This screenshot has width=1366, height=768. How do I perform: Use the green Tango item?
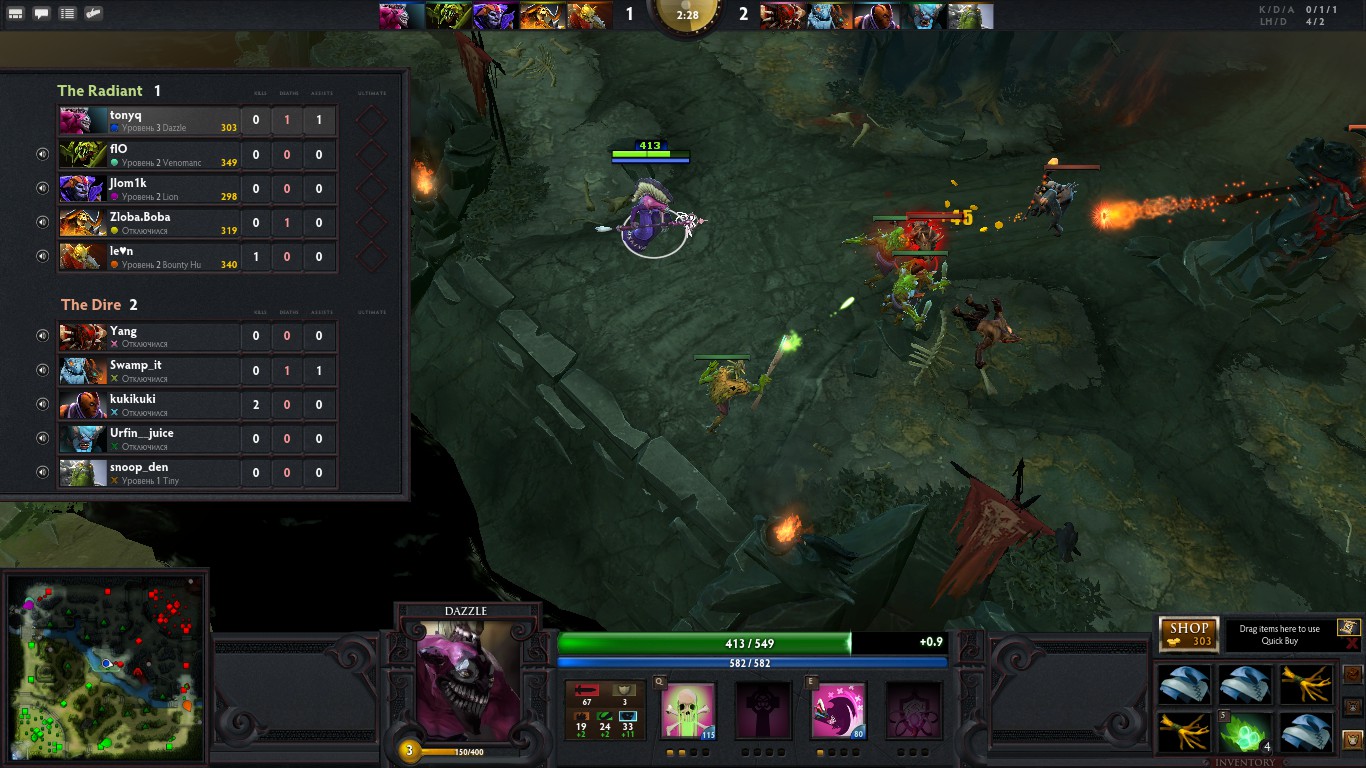tap(1245, 732)
